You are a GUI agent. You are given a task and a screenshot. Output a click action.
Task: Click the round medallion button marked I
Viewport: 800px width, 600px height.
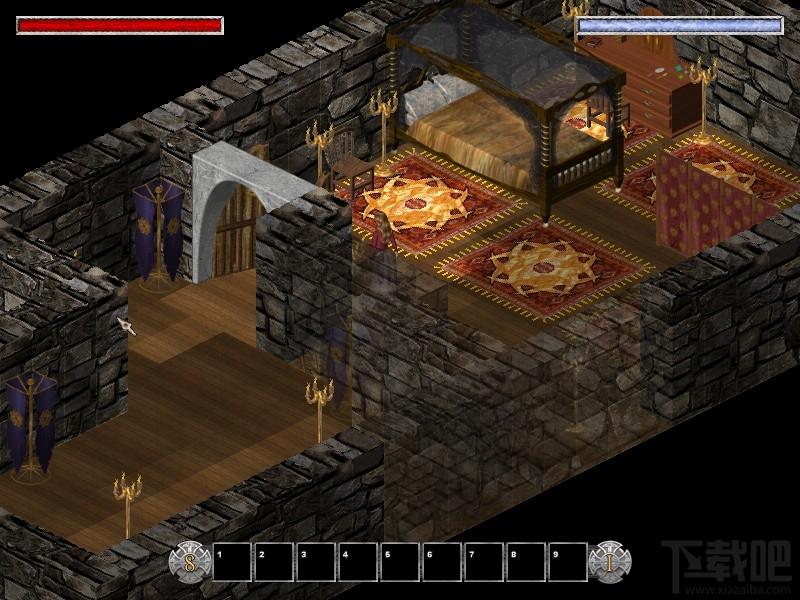pyautogui.click(x=609, y=561)
